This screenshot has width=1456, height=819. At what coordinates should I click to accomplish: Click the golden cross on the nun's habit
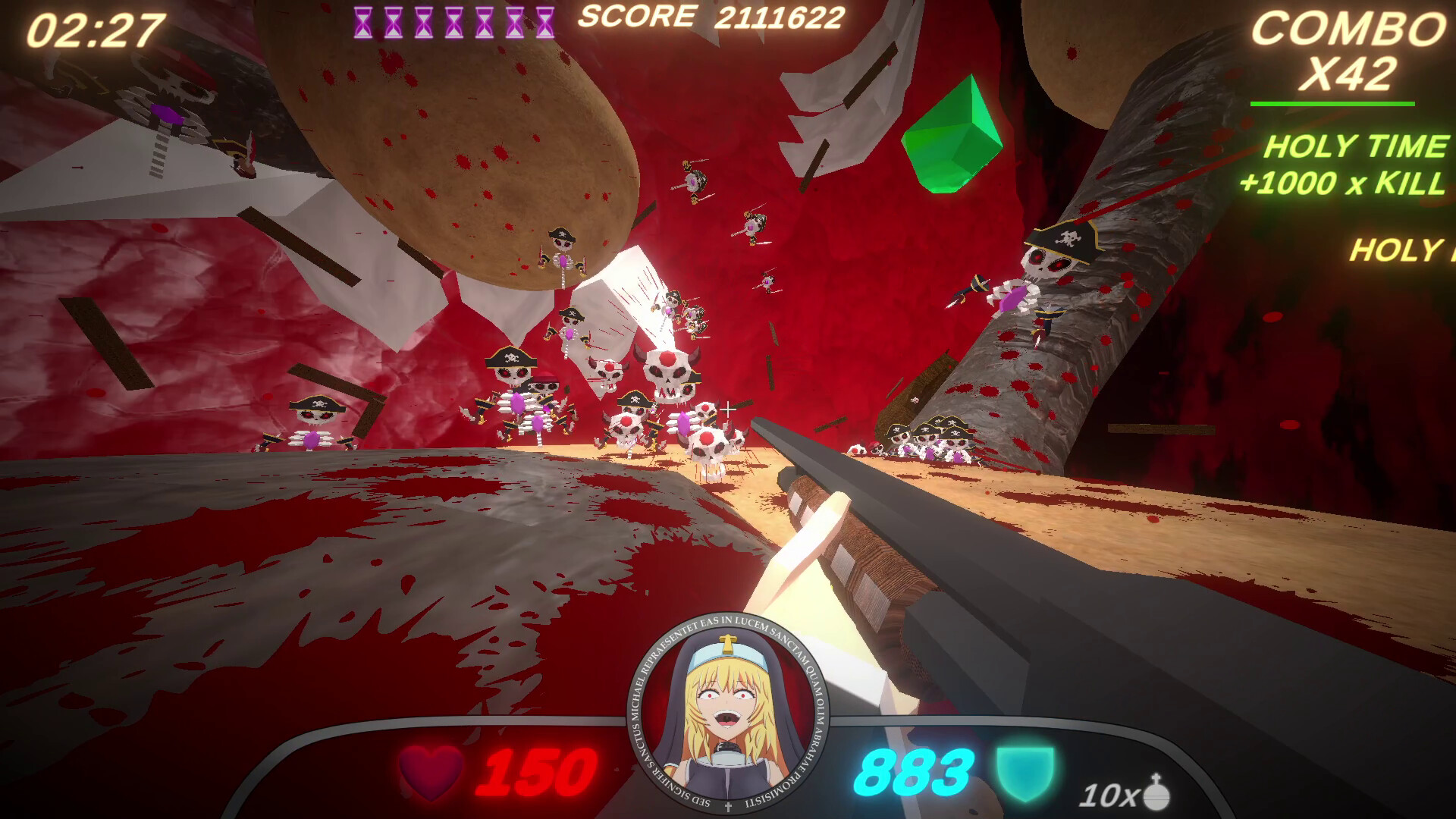729,645
